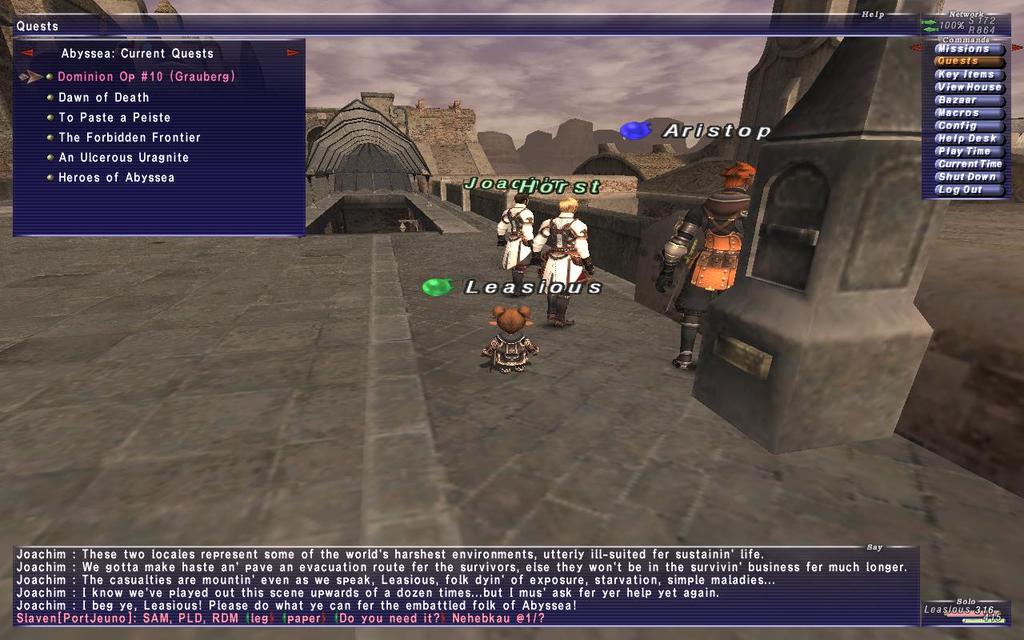
Task: Choose Shut Down from the commands
Action: (x=967, y=177)
